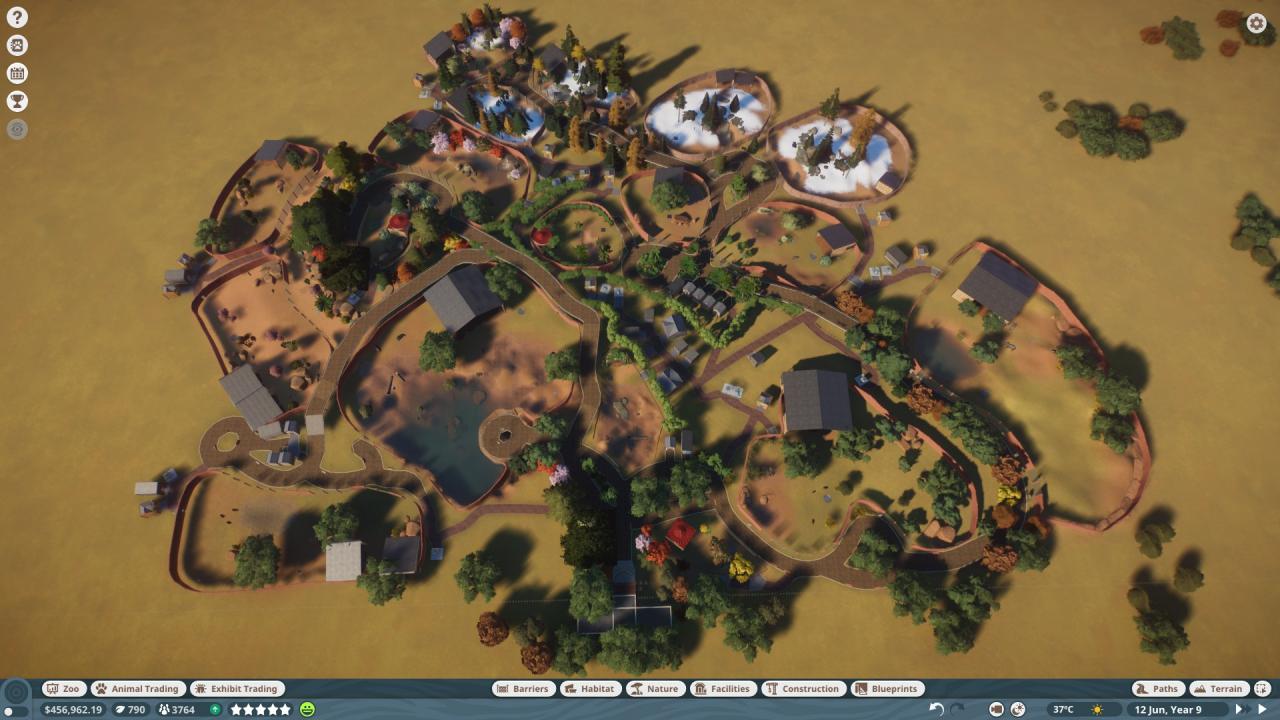This screenshot has height=720, width=1280.
Task: Select the Construction tool
Action: [803, 689]
